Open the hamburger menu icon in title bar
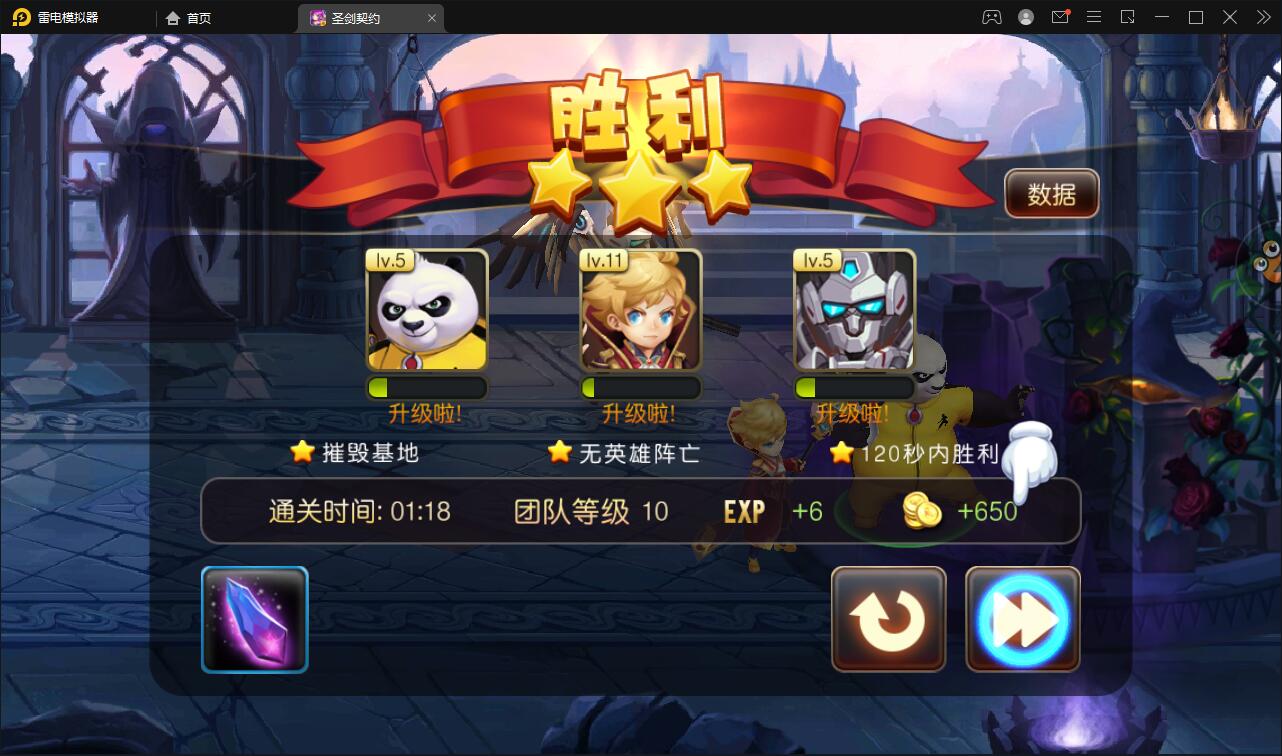1282x756 pixels. (x=1093, y=17)
